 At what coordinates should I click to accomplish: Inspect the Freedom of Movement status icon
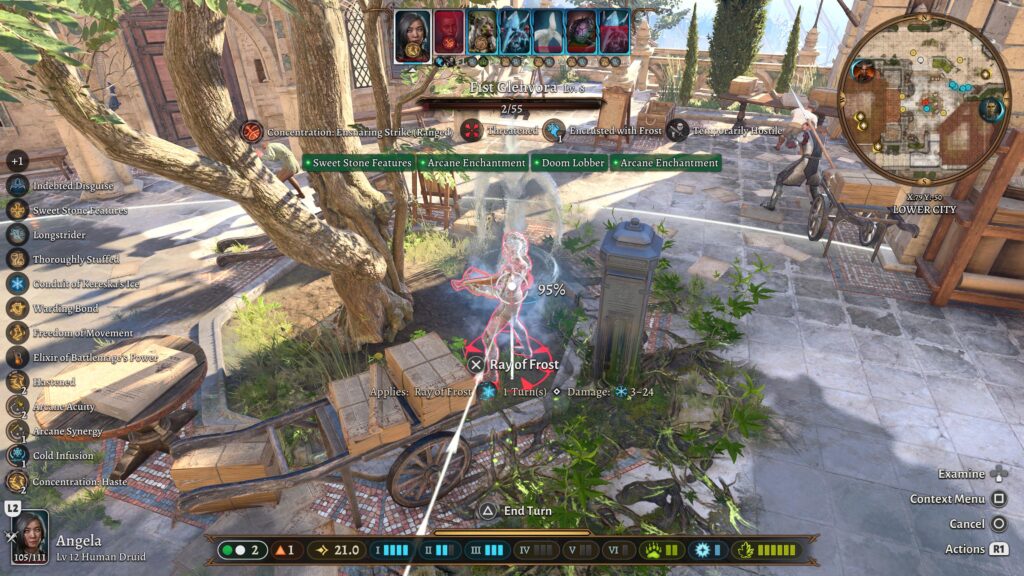[17, 333]
